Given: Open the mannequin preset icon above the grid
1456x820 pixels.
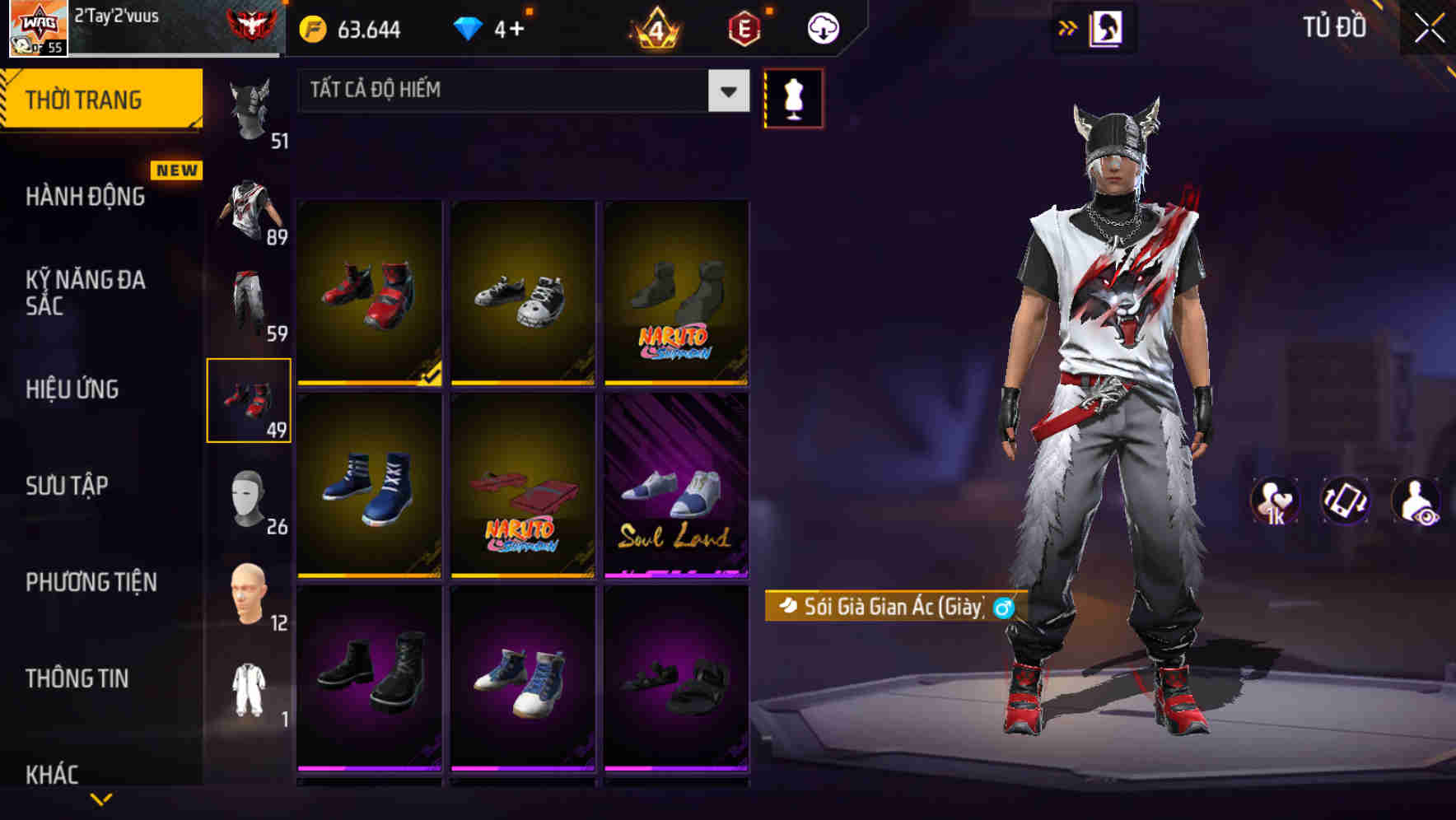Looking at the screenshot, I should (795, 97).
